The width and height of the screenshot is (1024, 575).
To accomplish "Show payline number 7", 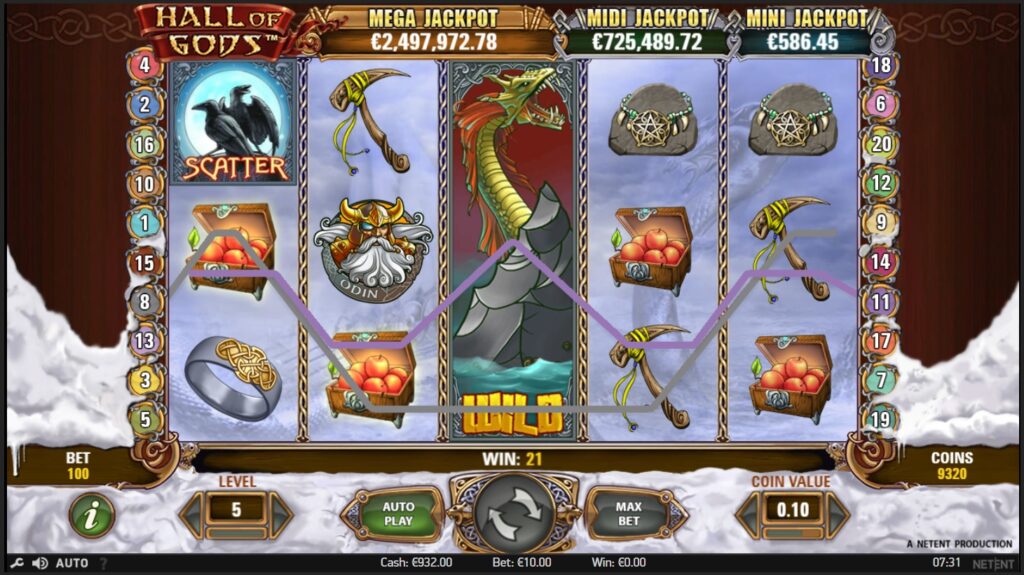I will click(x=882, y=380).
